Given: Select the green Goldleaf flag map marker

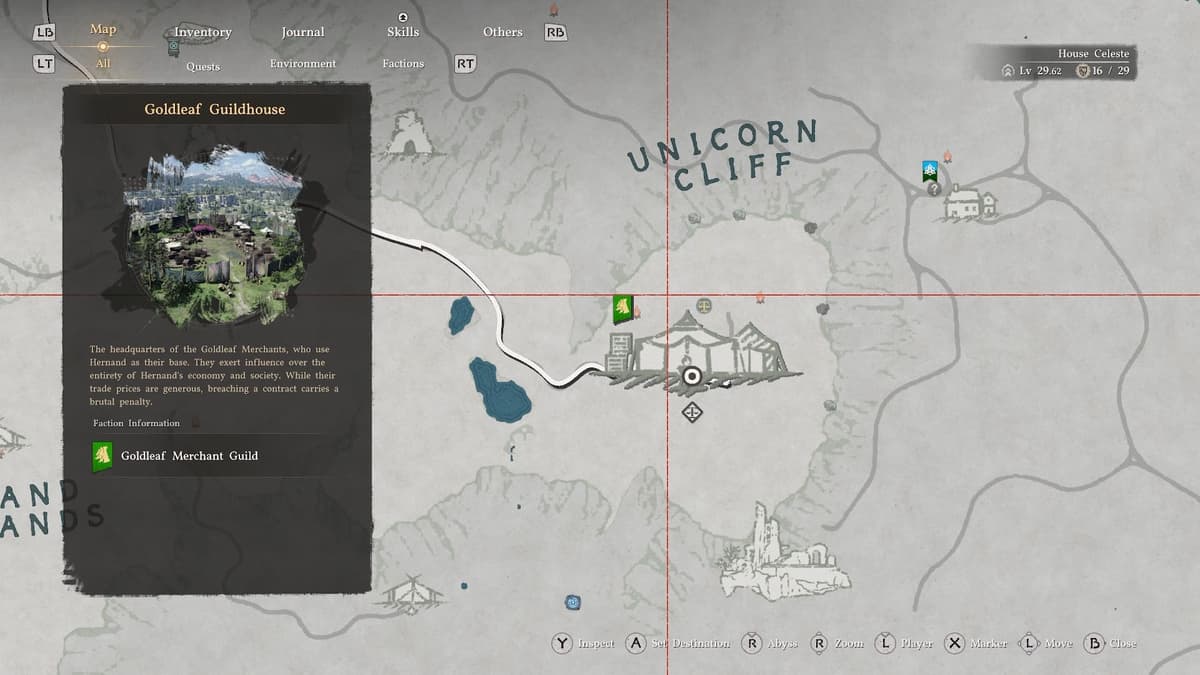Looking at the screenshot, I should [622, 309].
